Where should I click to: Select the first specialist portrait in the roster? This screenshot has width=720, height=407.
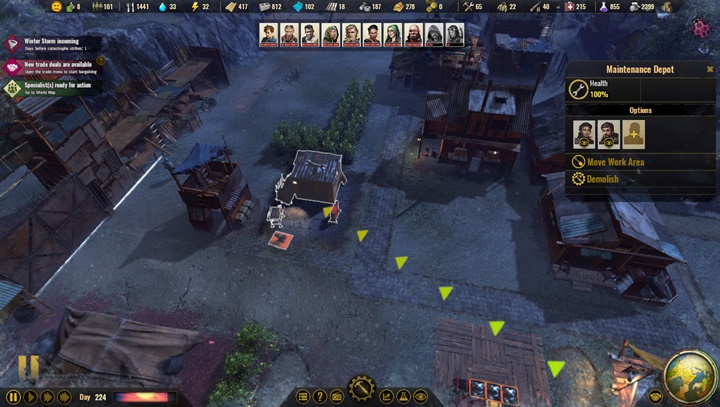click(268, 33)
